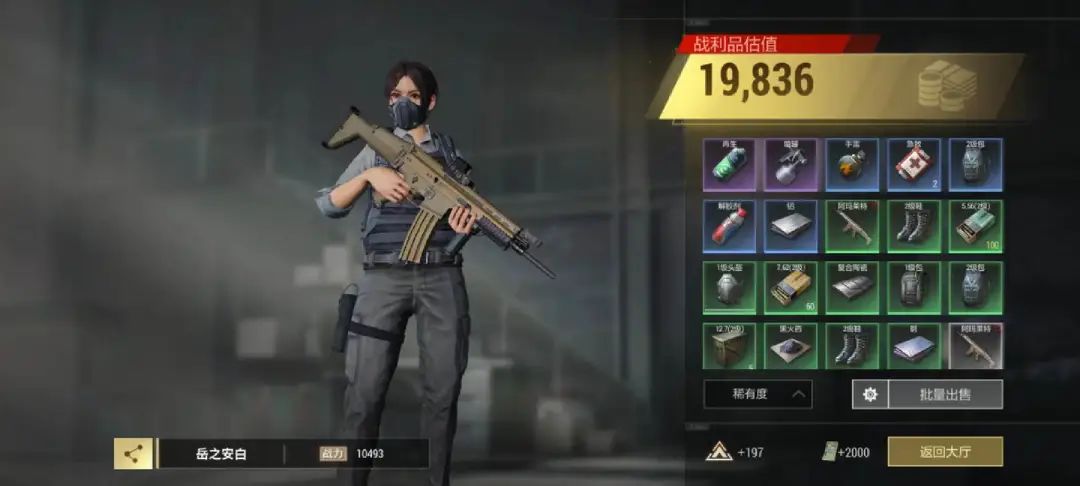Pick the 7.62 ammo box slot
The width and height of the screenshot is (1080, 486).
click(x=791, y=287)
